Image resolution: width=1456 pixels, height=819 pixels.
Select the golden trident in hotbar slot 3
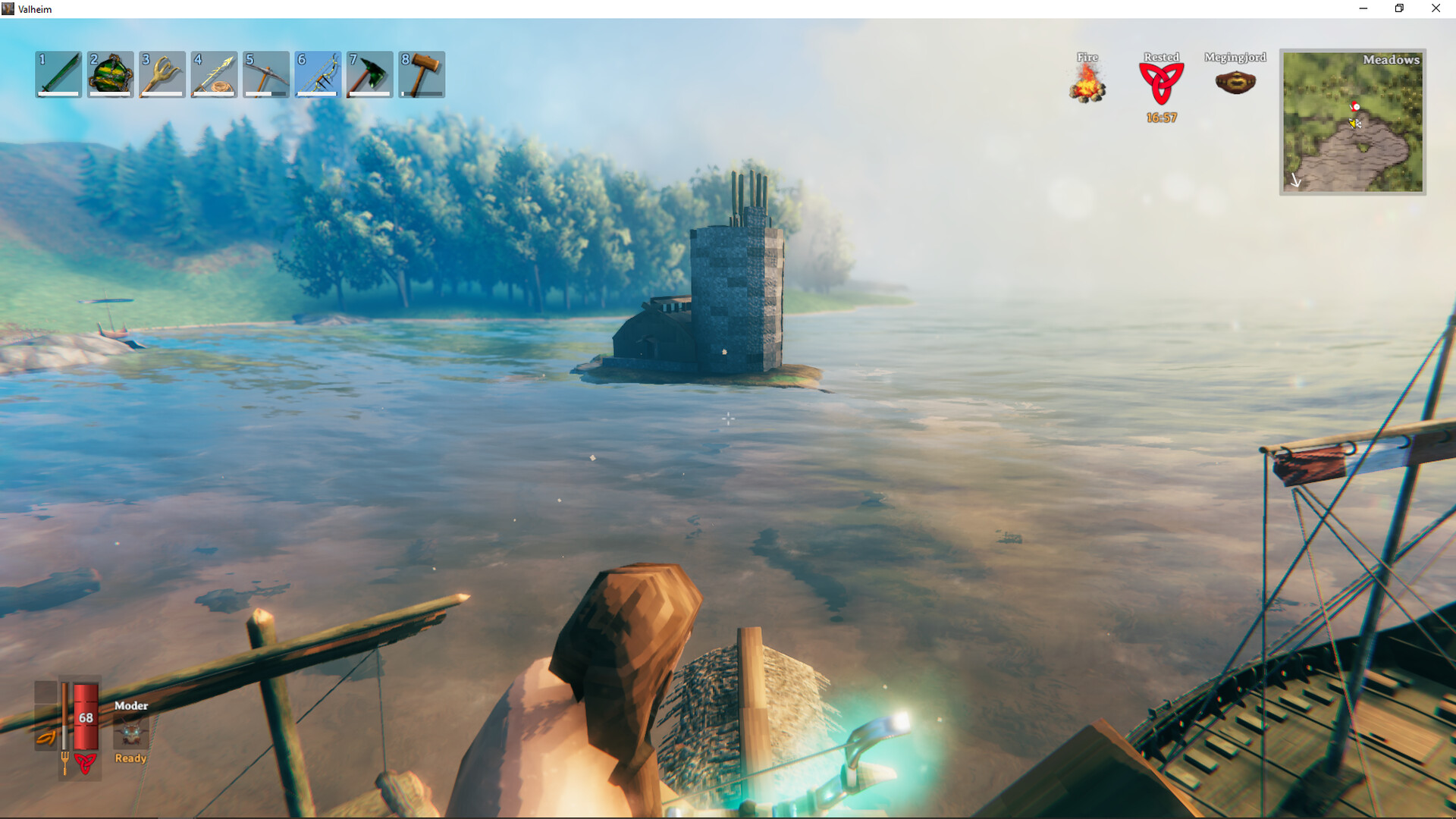[162, 74]
